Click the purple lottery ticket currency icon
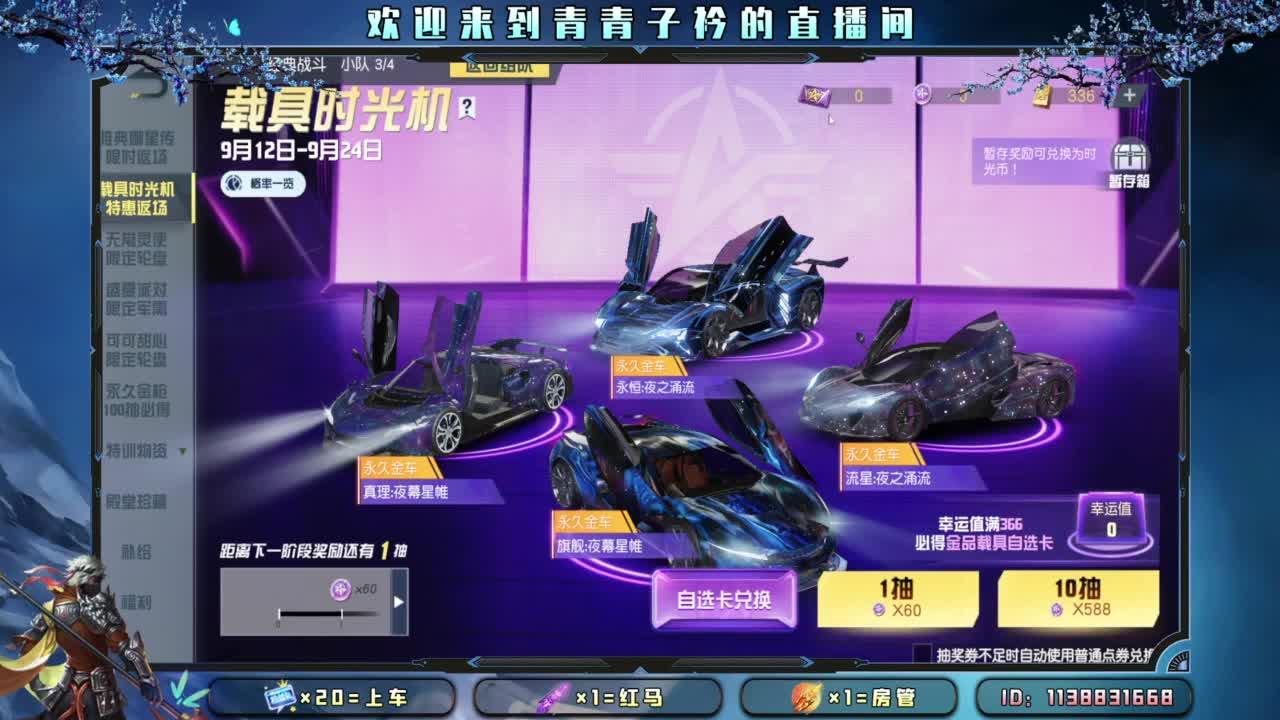This screenshot has height=720, width=1280. click(815, 95)
